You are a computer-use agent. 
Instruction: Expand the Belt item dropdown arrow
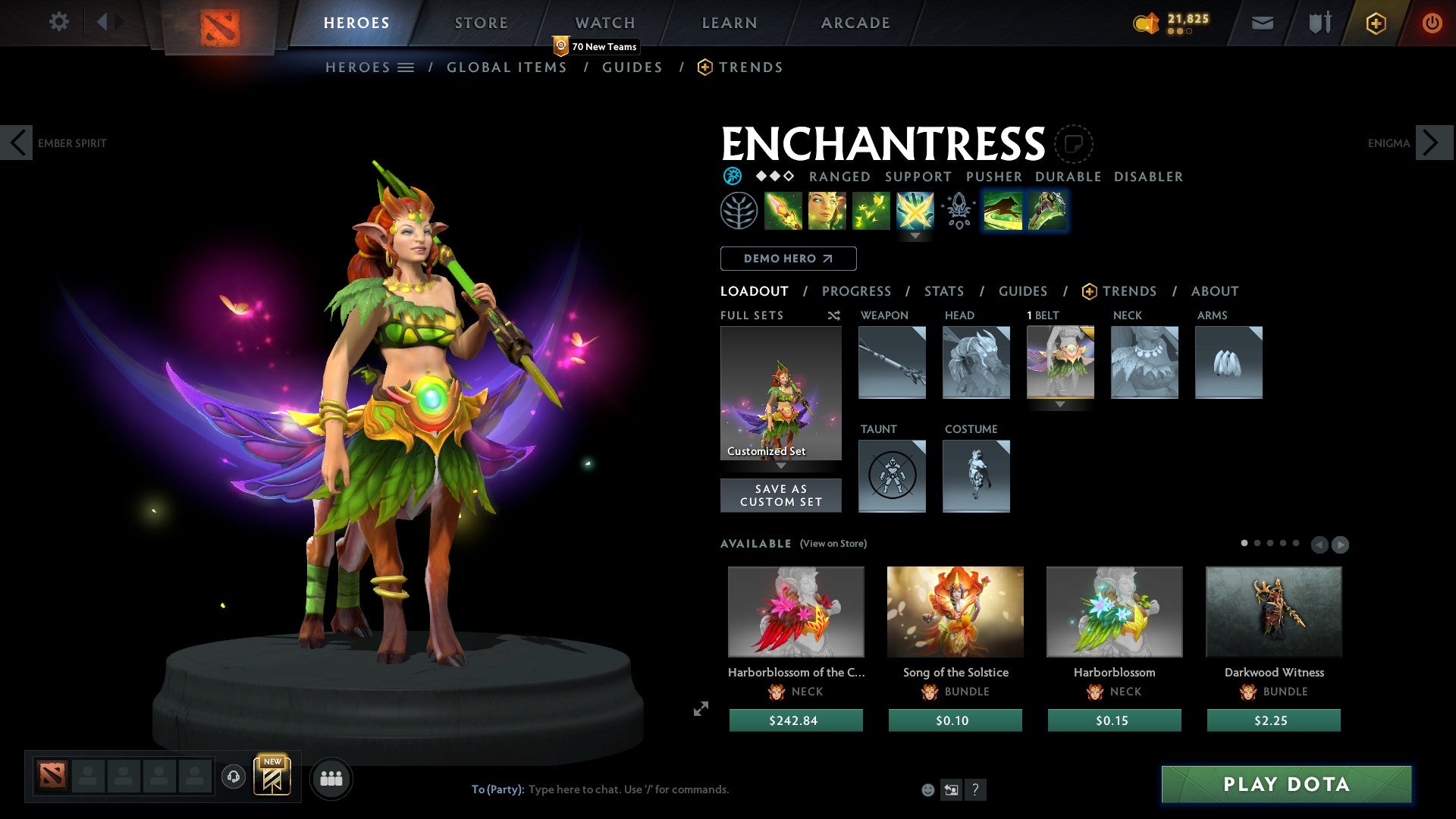[x=1060, y=406]
